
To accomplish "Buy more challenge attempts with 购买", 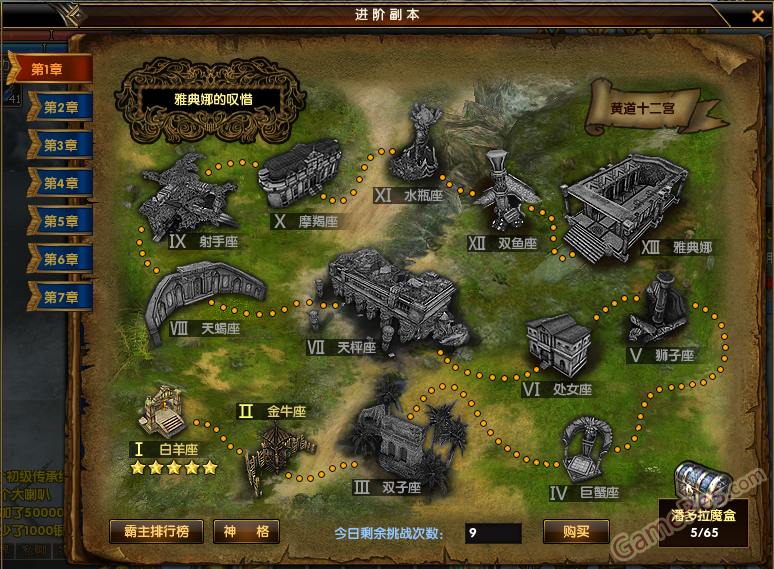I will [x=576, y=532].
